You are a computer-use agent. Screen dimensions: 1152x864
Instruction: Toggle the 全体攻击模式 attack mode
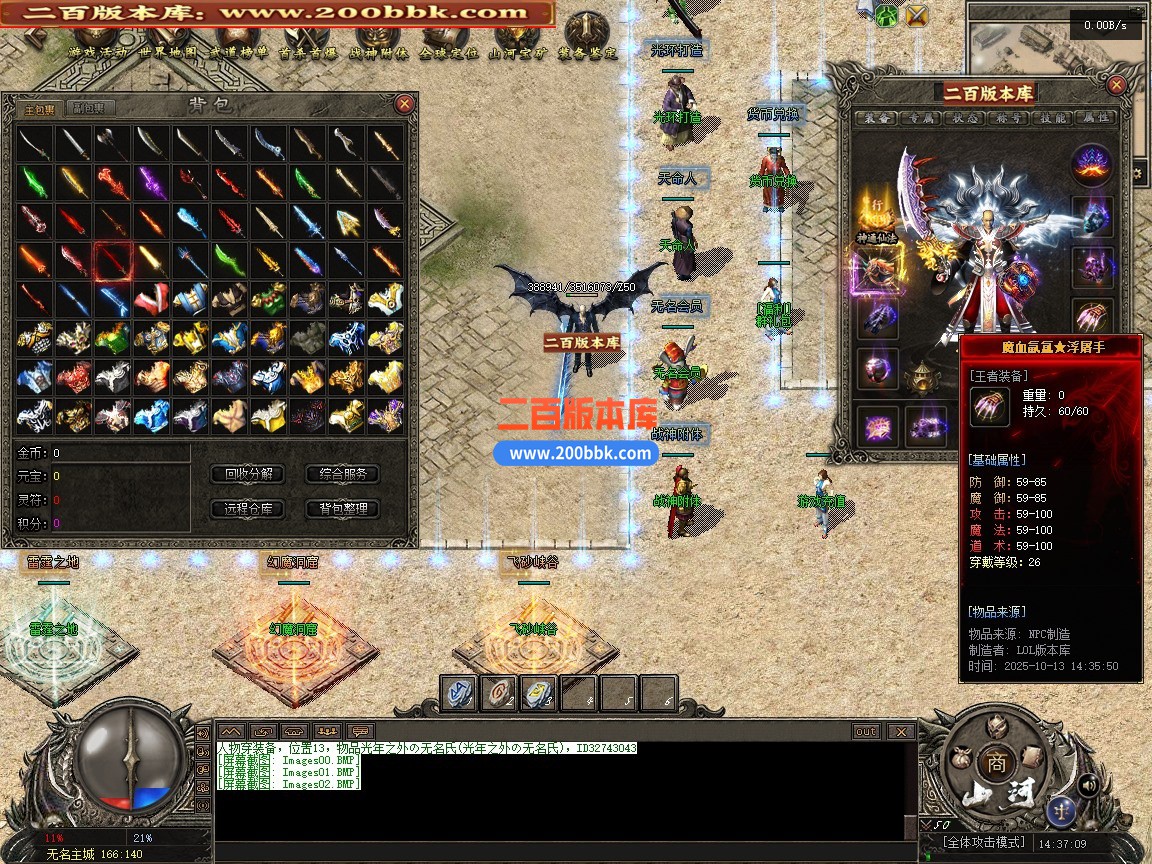click(986, 844)
